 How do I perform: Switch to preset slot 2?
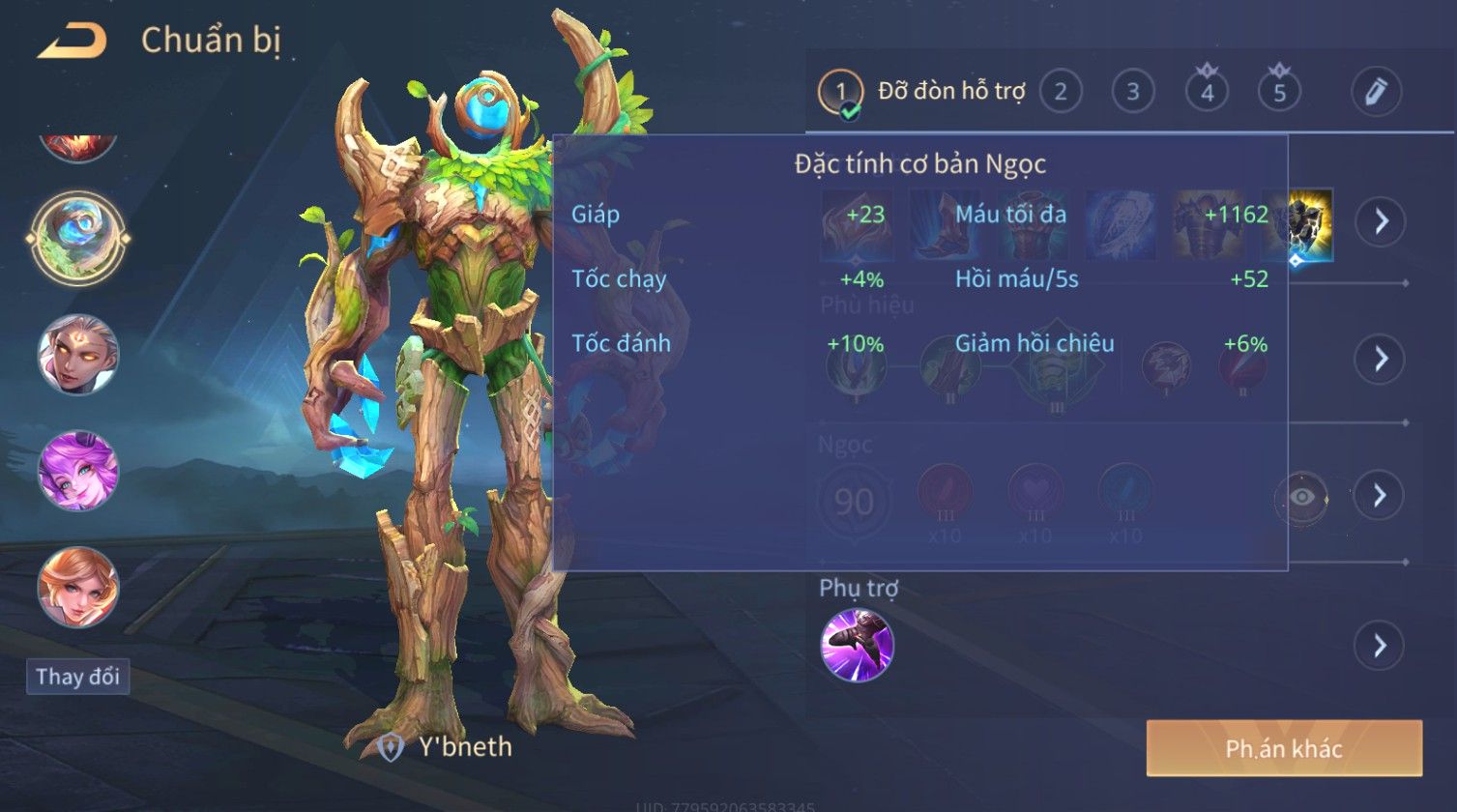pos(1061,93)
